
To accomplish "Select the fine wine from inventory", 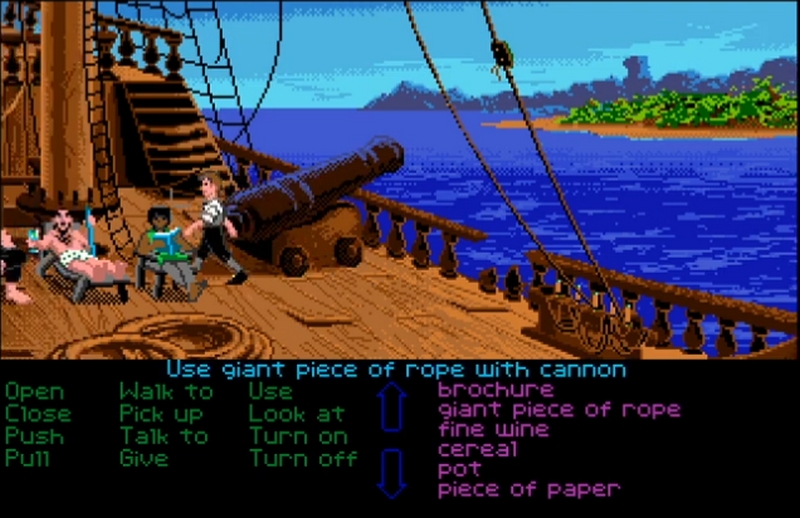I will [x=493, y=429].
